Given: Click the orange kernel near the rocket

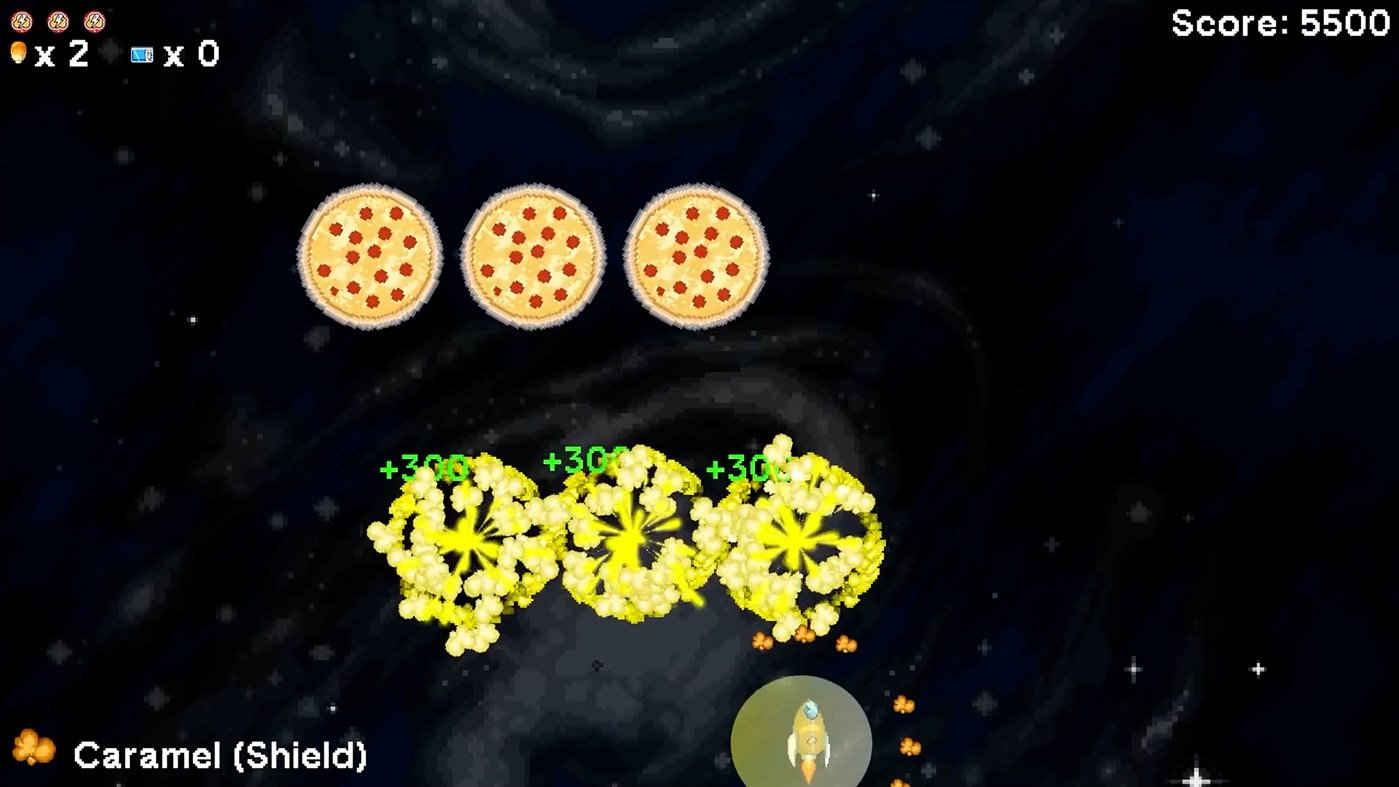Looking at the screenshot, I should pyautogui.click(x=903, y=703).
